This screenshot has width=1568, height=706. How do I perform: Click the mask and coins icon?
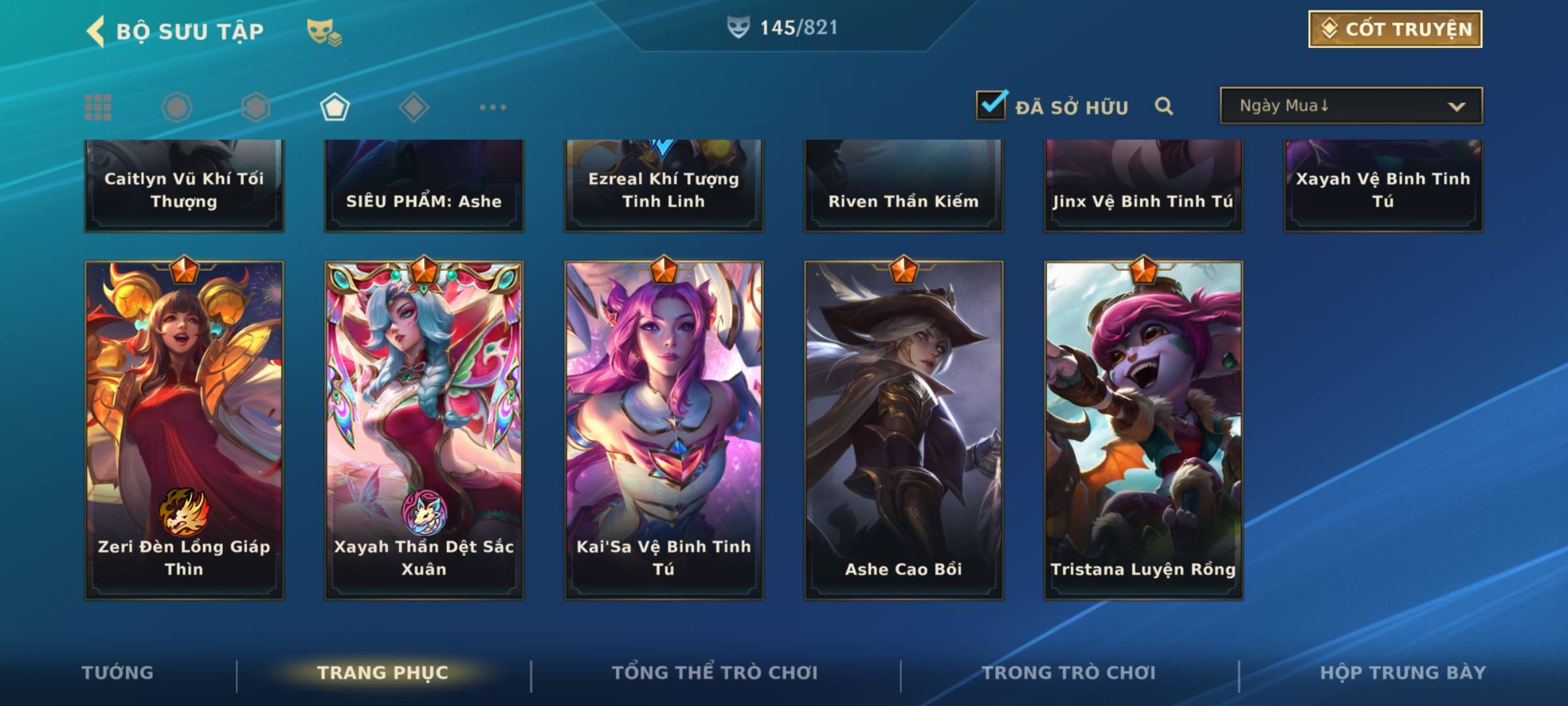[x=324, y=31]
